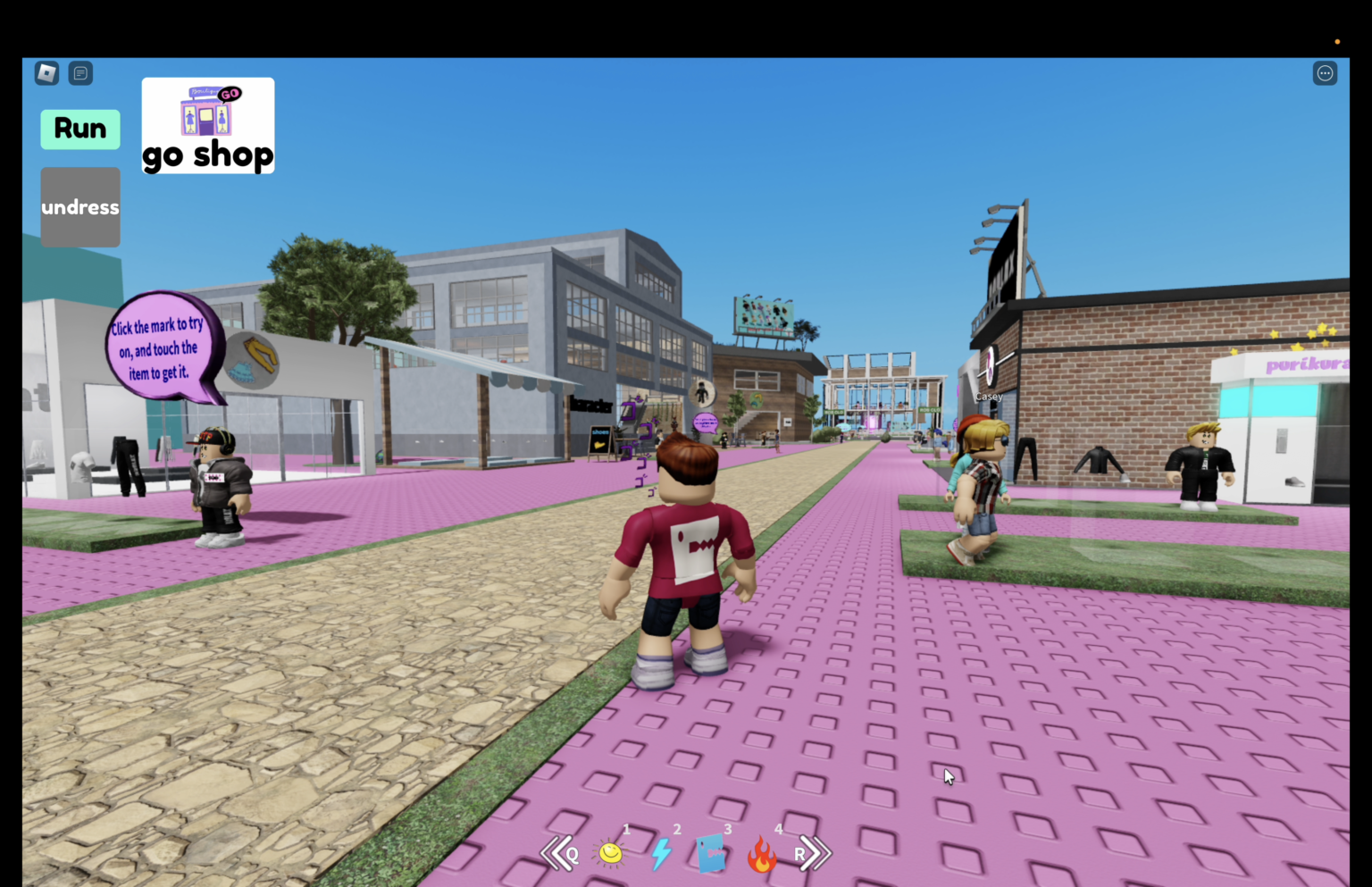Select the sun smiley emote in slot 1
The image size is (1372, 887).
pyautogui.click(x=610, y=853)
